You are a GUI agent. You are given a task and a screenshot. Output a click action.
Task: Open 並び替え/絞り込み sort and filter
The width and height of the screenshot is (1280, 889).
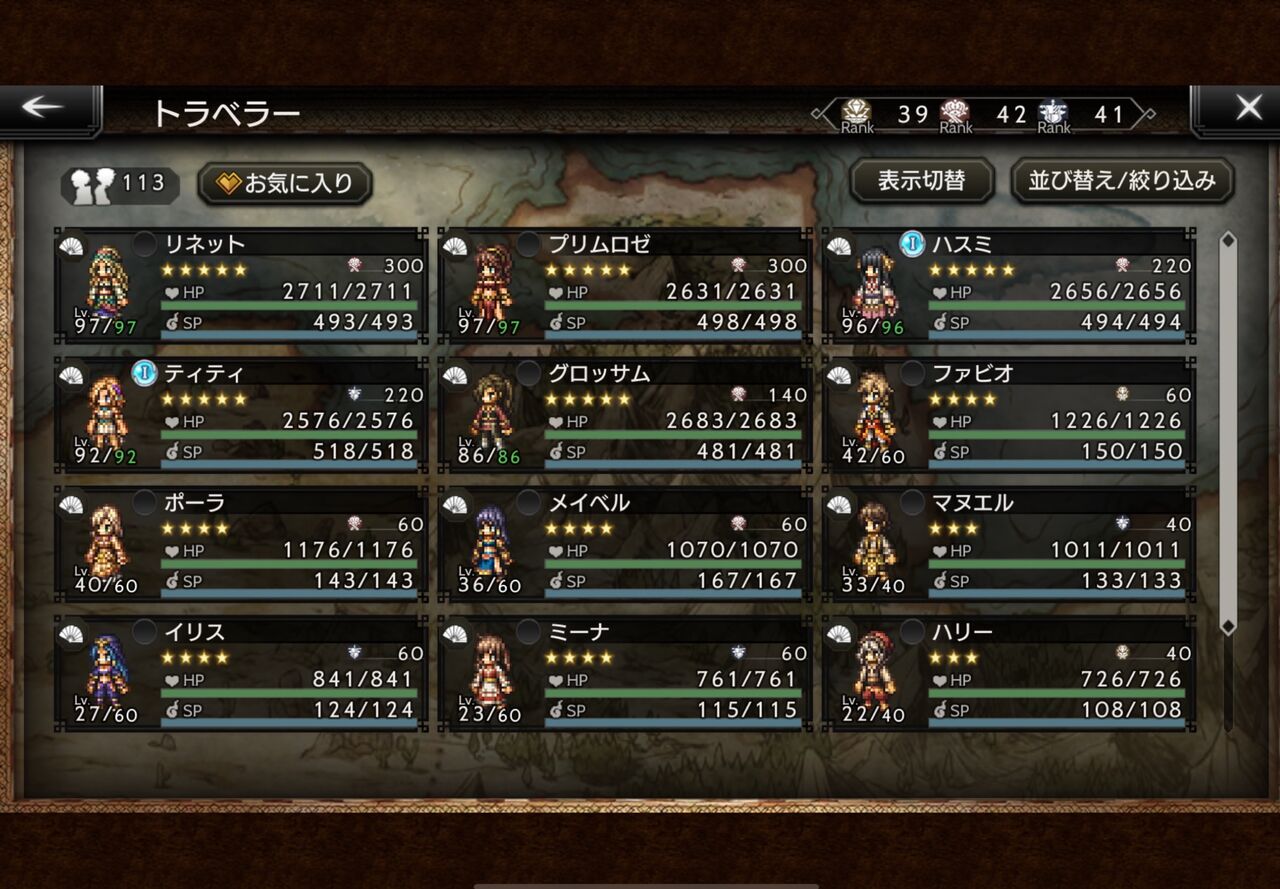[x=1122, y=181]
